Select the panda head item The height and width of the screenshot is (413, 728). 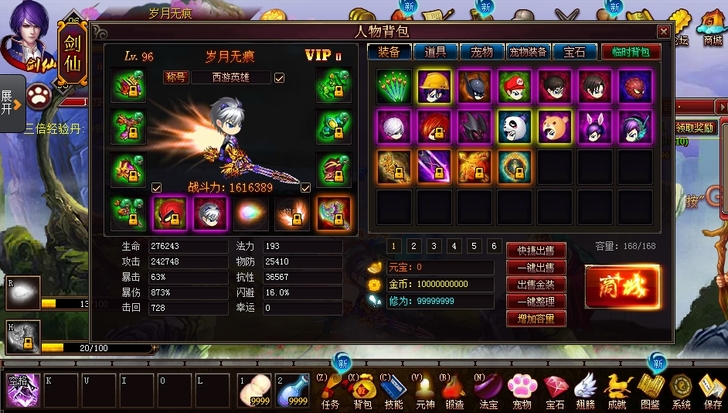[x=514, y=127]
